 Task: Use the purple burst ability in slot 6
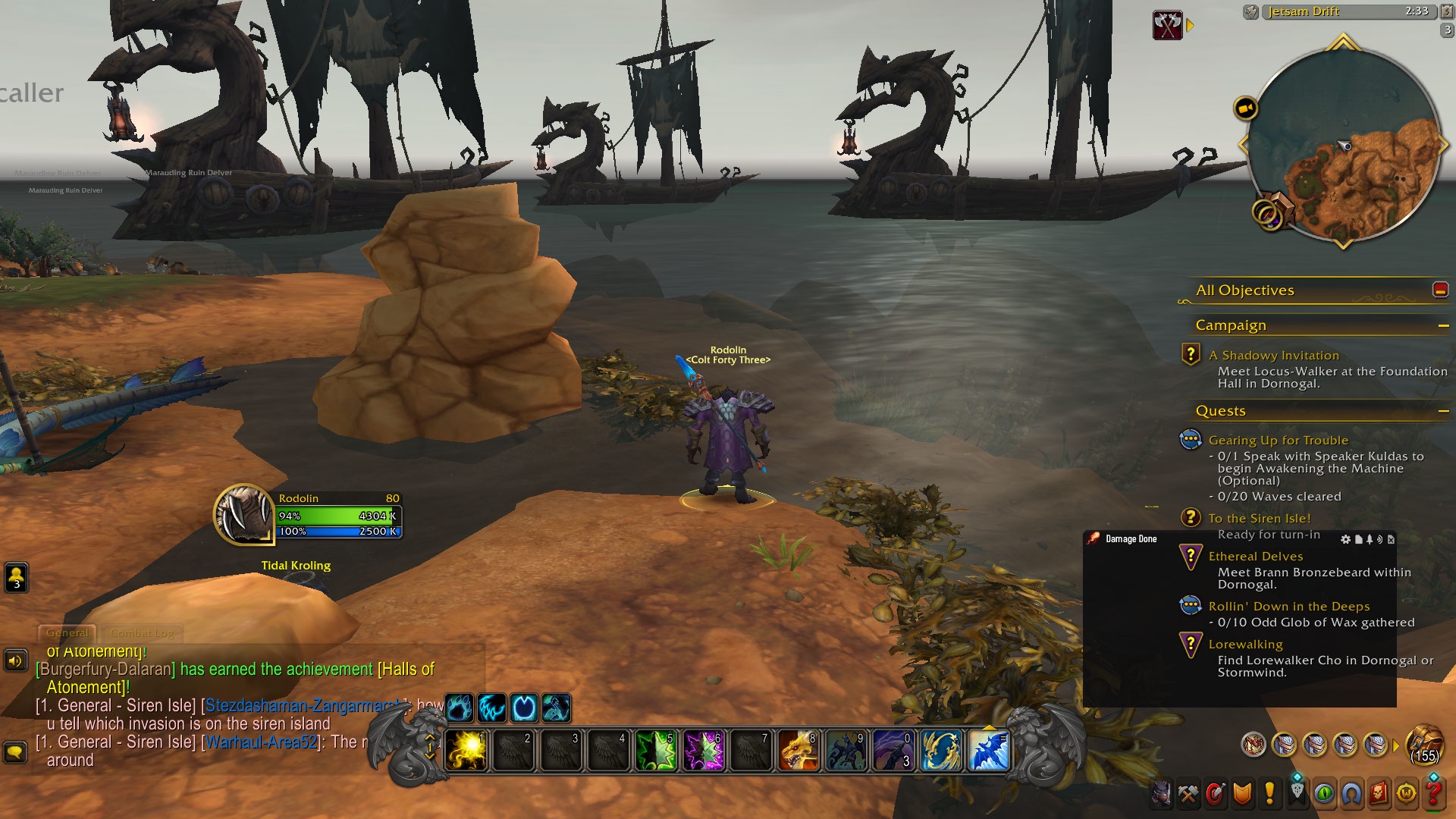pyautogui.click(x=703, y=750)
